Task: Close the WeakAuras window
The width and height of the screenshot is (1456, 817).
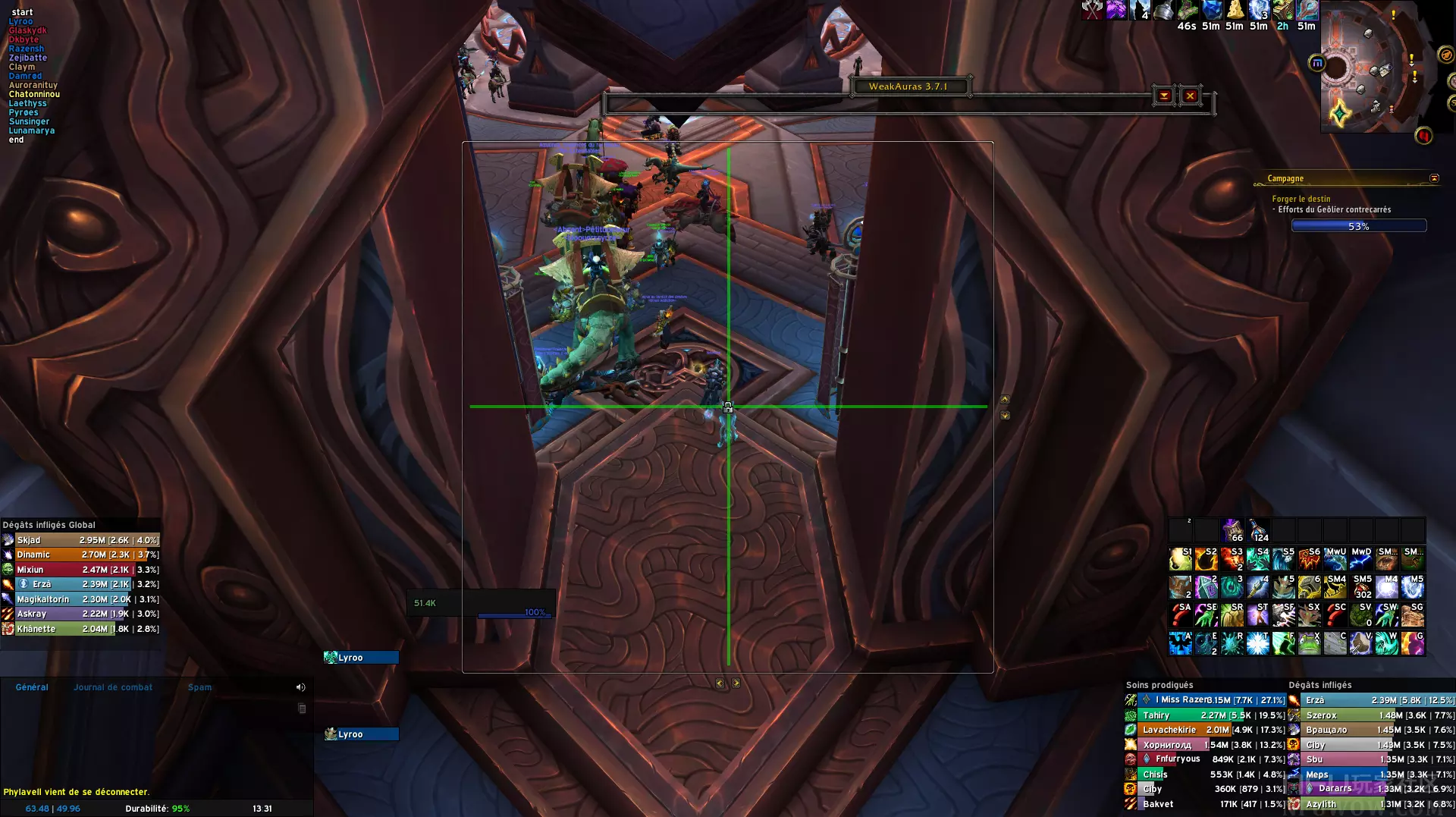Action: [x=1190, y=96]
